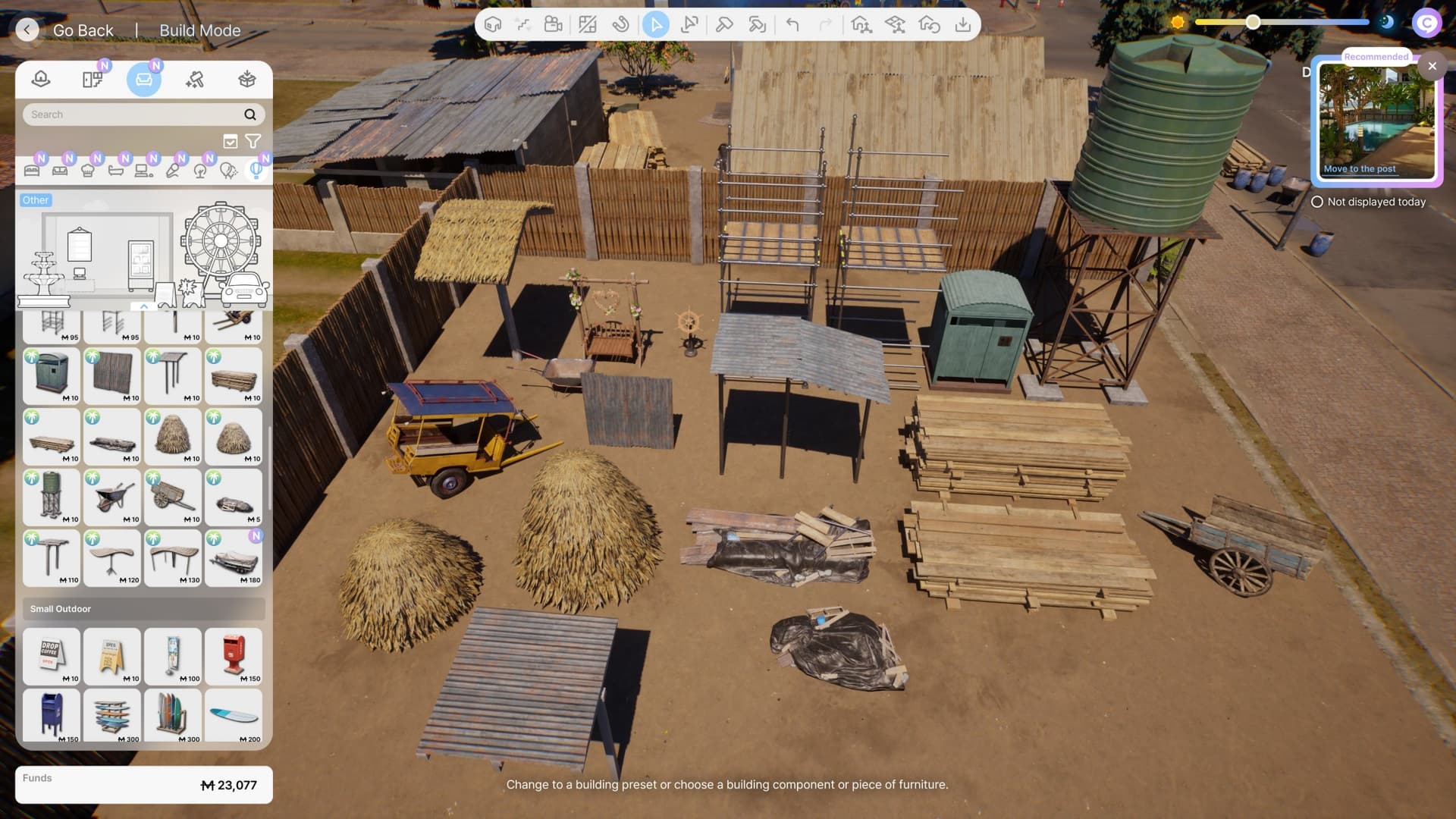This screenshot has width=1456, height=819.
Task: Toggle Not displayed today option
Action: coord(1317,202)
